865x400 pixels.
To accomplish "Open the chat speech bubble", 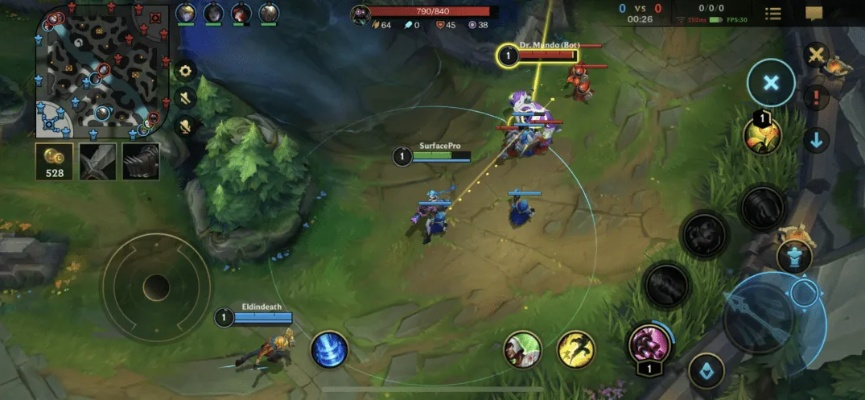I will pos(814,13).
